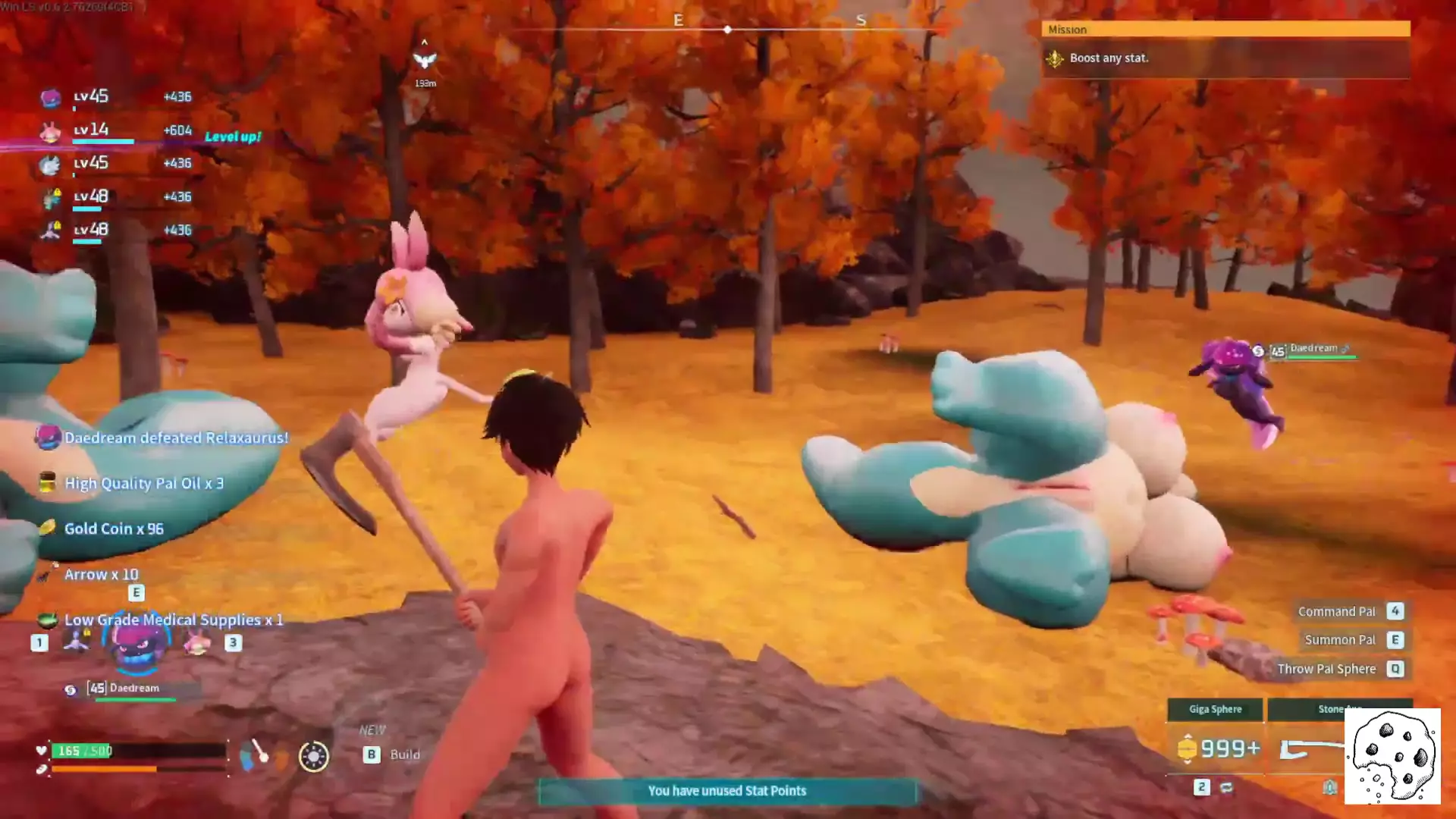Screen dimensions: 1456x819
Task: Click the day-night clock icon
Action: (313, 756)
